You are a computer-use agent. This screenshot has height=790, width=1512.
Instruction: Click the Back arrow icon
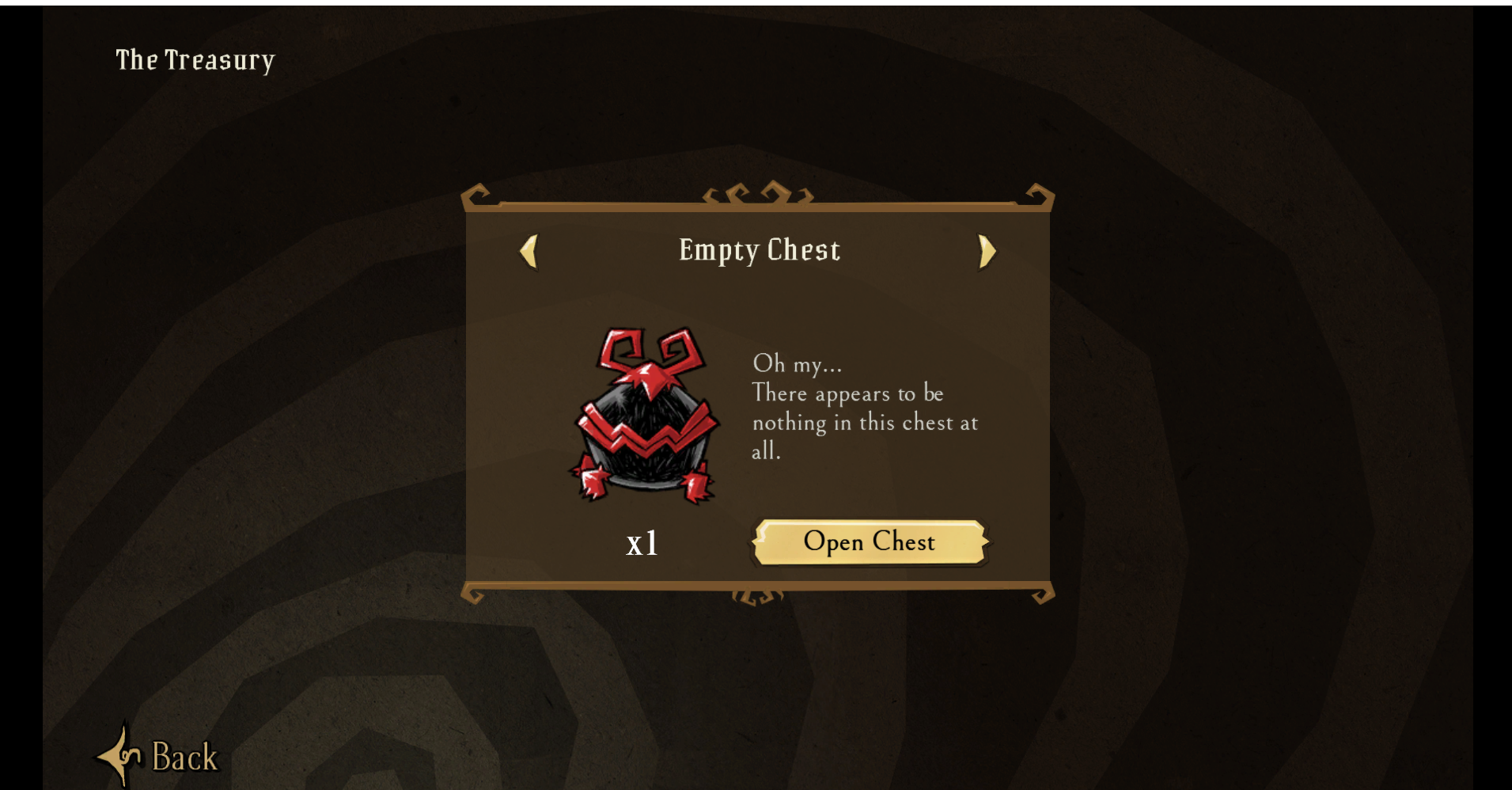click(123, 756)
